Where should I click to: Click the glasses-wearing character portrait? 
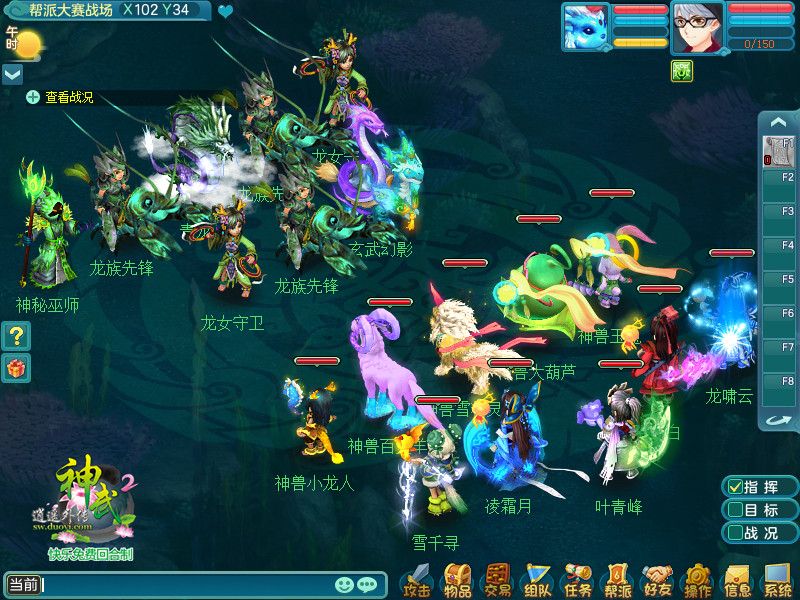click(x=697, y=26)
